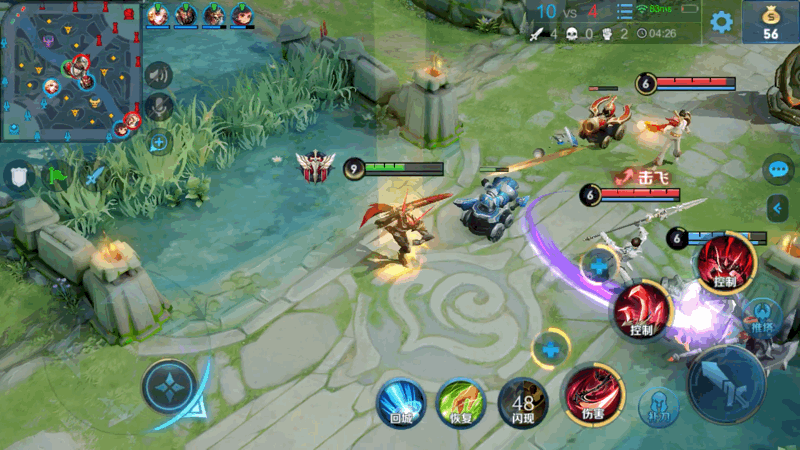Screen dimensions: 800x450
Task: Open the gear settings menu
Action: point(721,22)
